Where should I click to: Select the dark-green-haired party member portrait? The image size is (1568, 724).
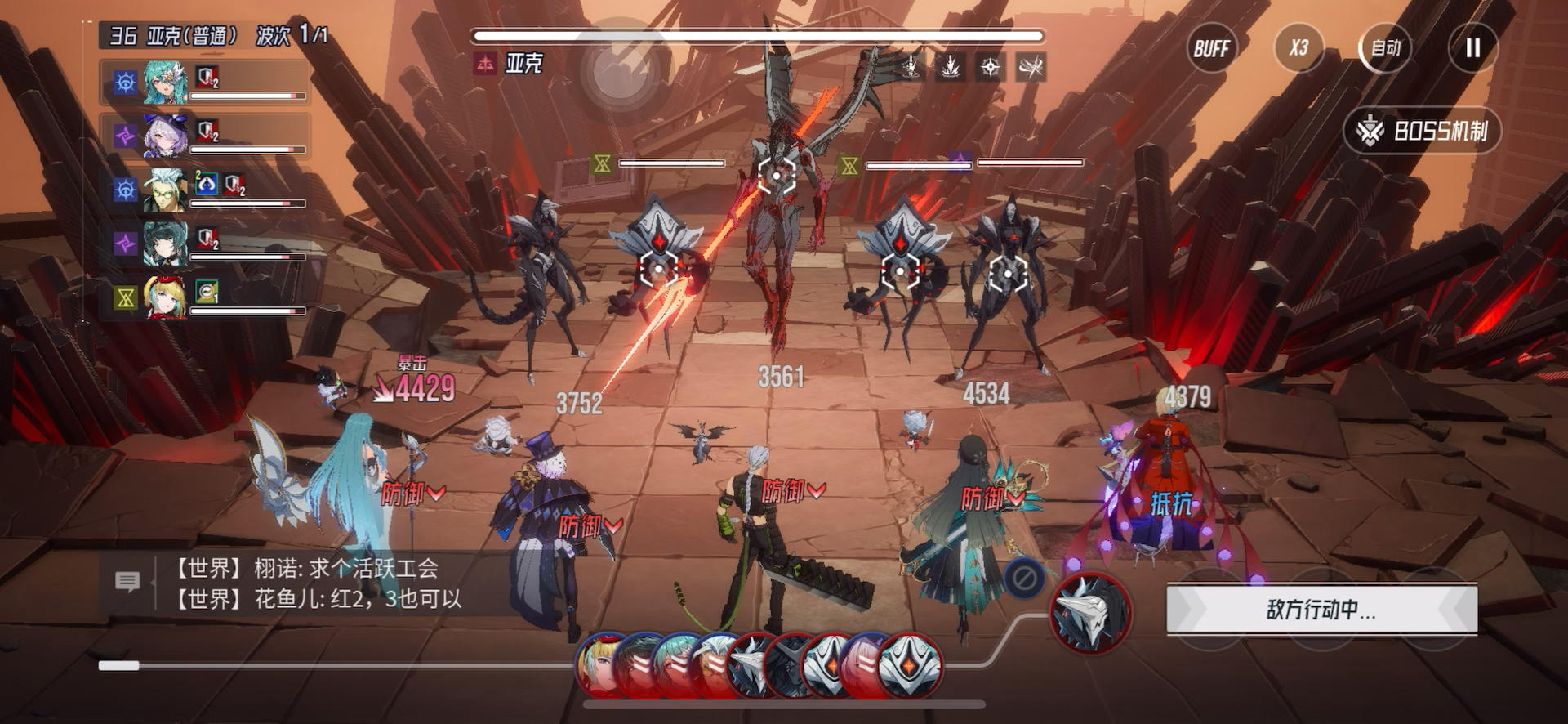[165, 243]
